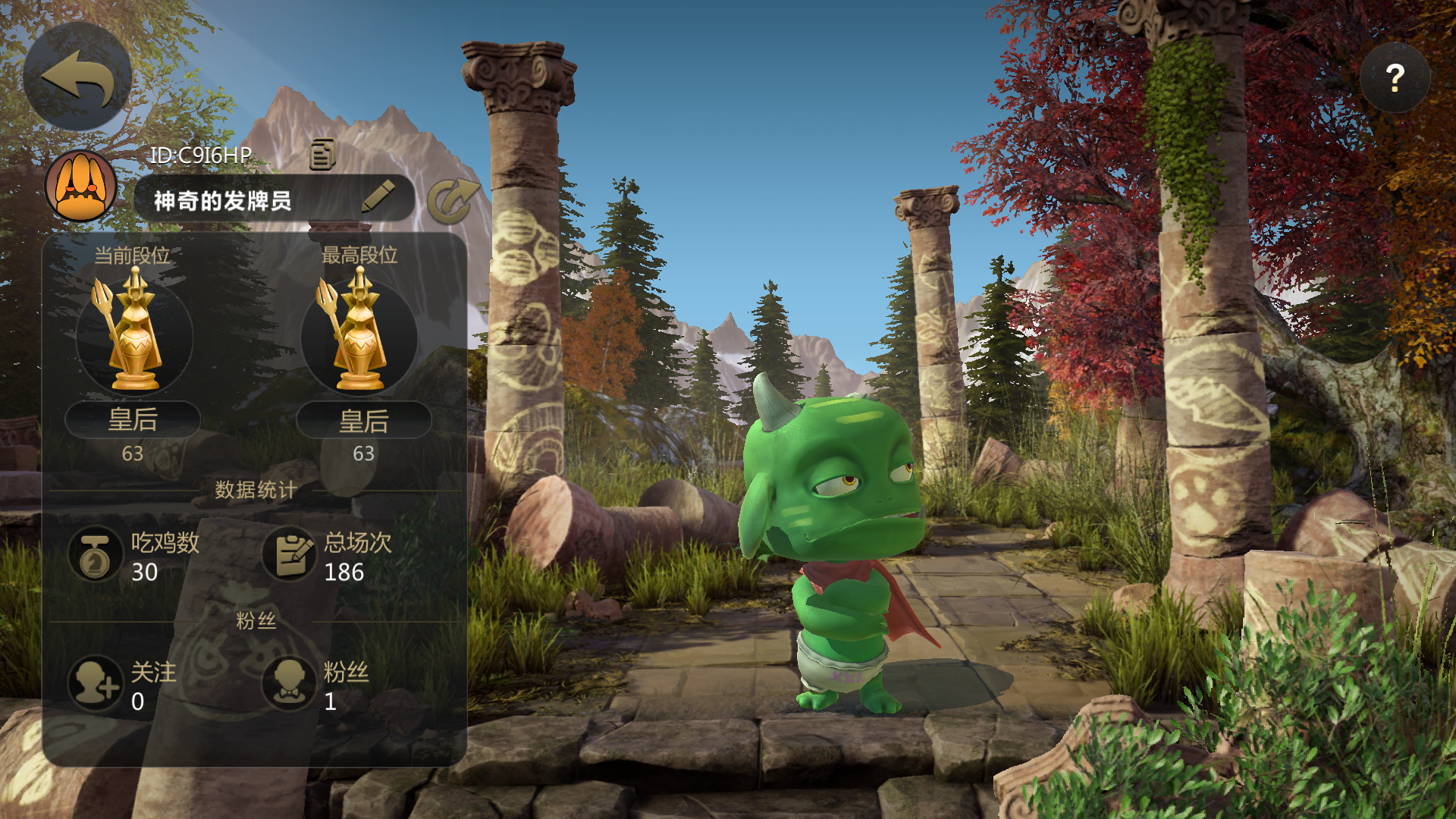View the 吃鸡数 wins stat icon

pyautogui.click(x=96, y=554)
